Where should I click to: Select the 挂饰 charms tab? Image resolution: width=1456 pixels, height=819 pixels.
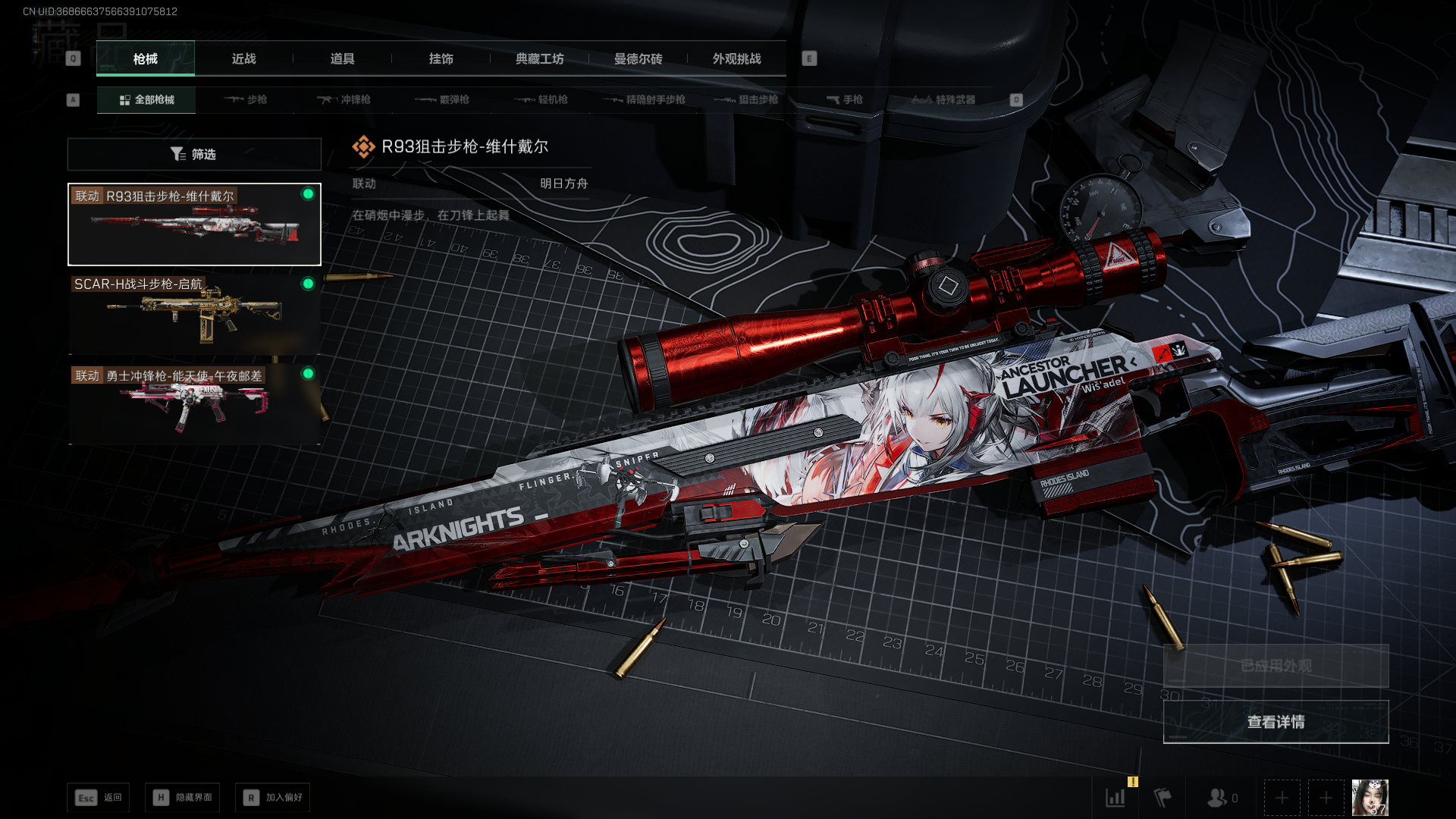441,58
